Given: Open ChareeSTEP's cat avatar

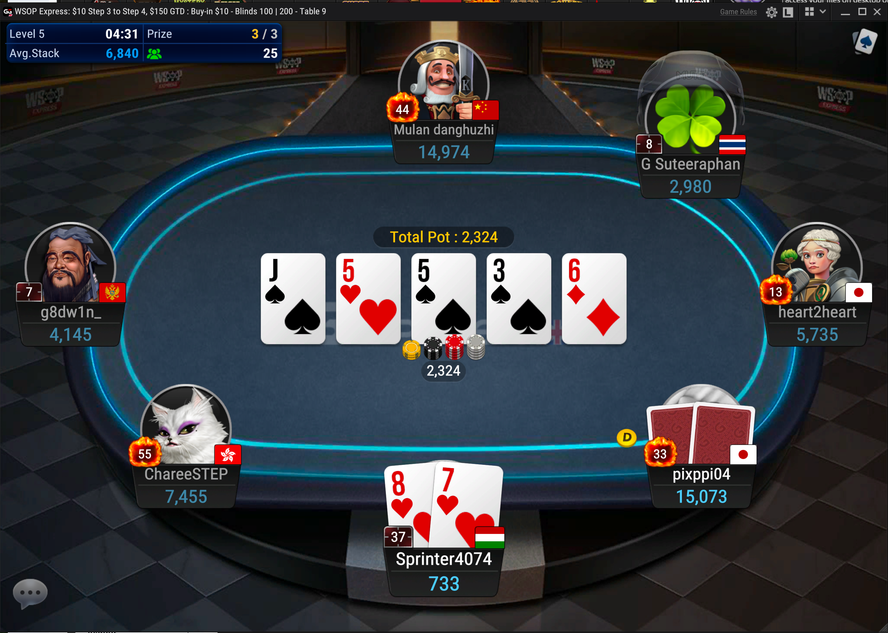Looking at the screenshot, I should coord(186,430).
